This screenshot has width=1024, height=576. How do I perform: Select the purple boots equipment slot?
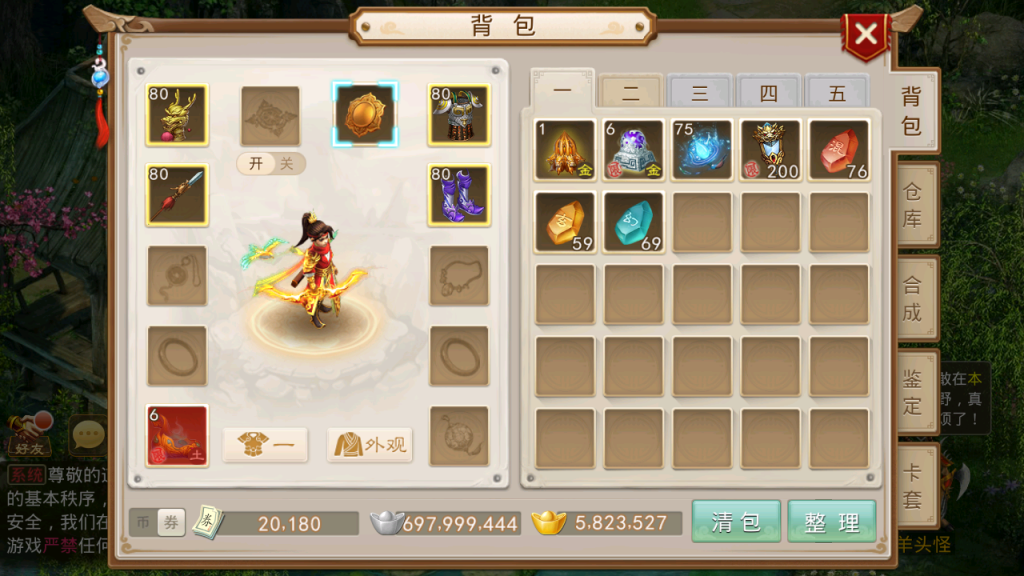pyautogui.click(x=459, y=195)
